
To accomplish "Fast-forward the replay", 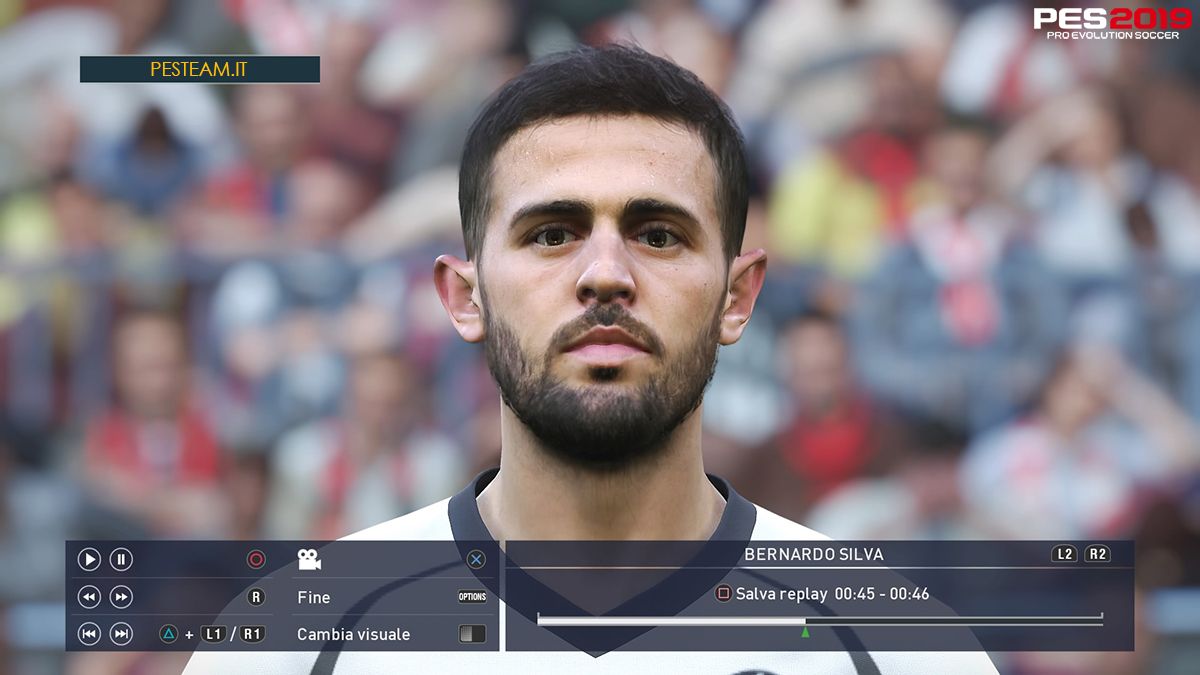I will click(x=121, y=597).
